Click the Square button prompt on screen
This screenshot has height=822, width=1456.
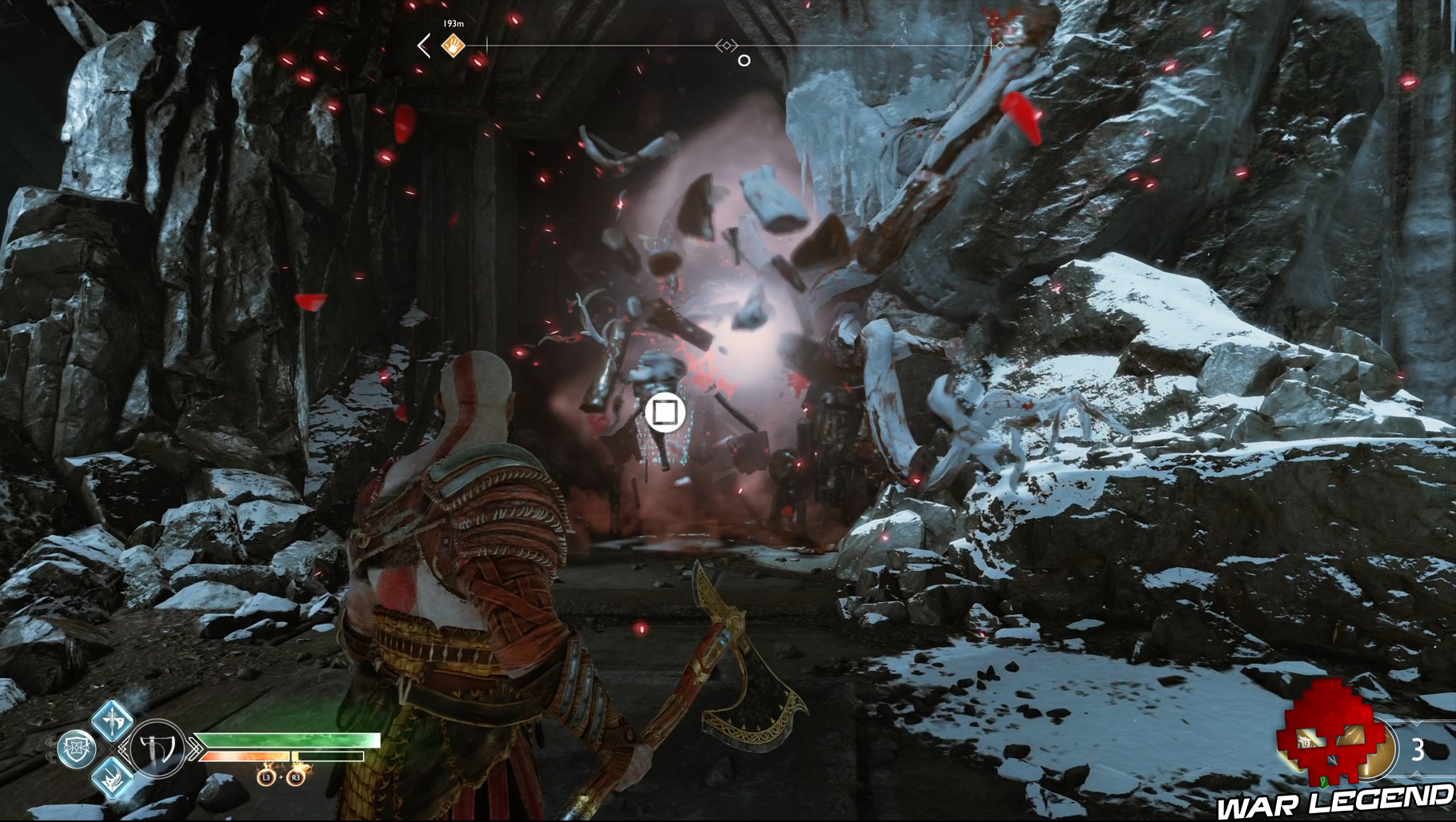click(665, 412)
